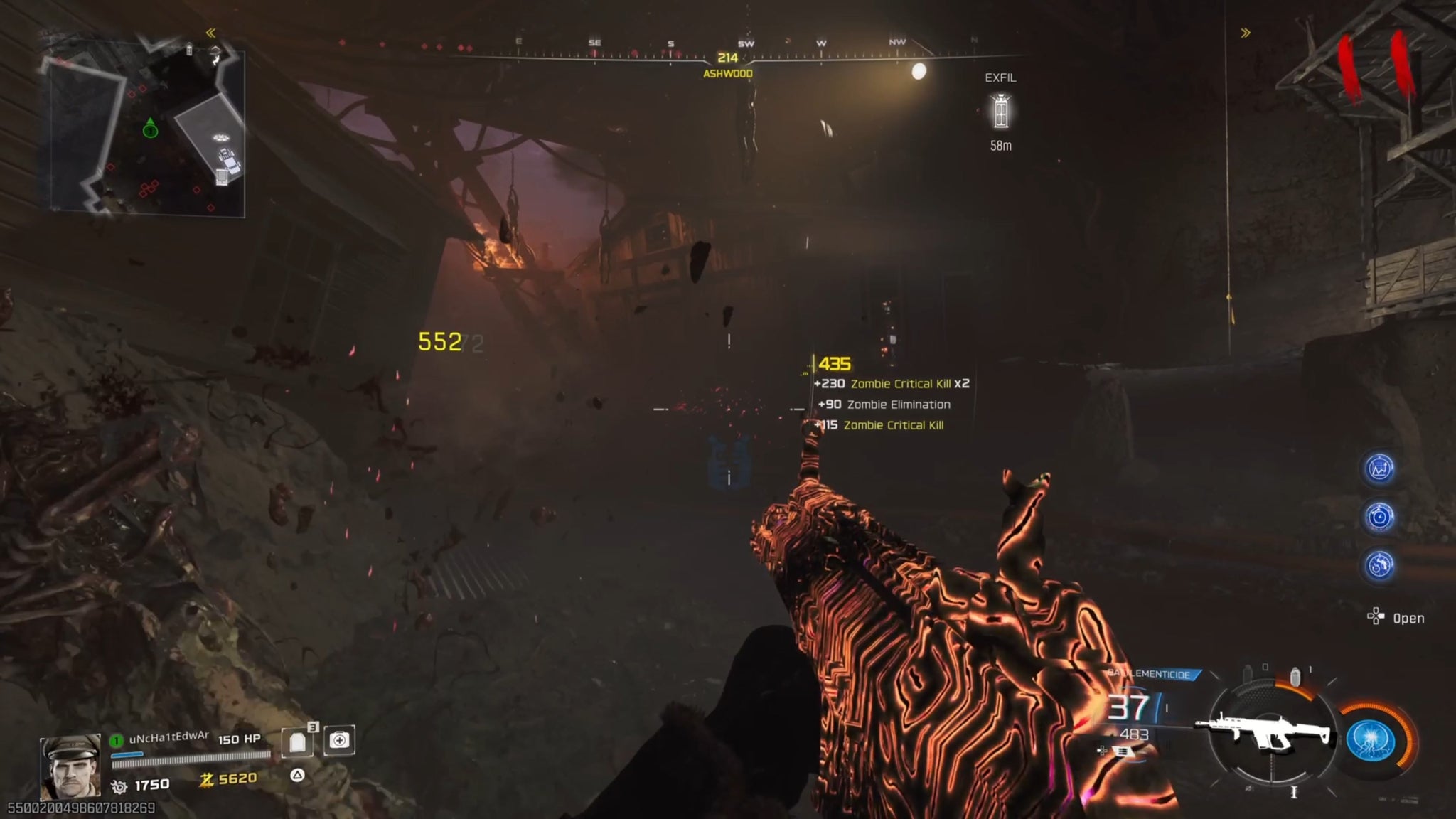
Task: Select the self-revive kit slot
Action: pos(339,741)
